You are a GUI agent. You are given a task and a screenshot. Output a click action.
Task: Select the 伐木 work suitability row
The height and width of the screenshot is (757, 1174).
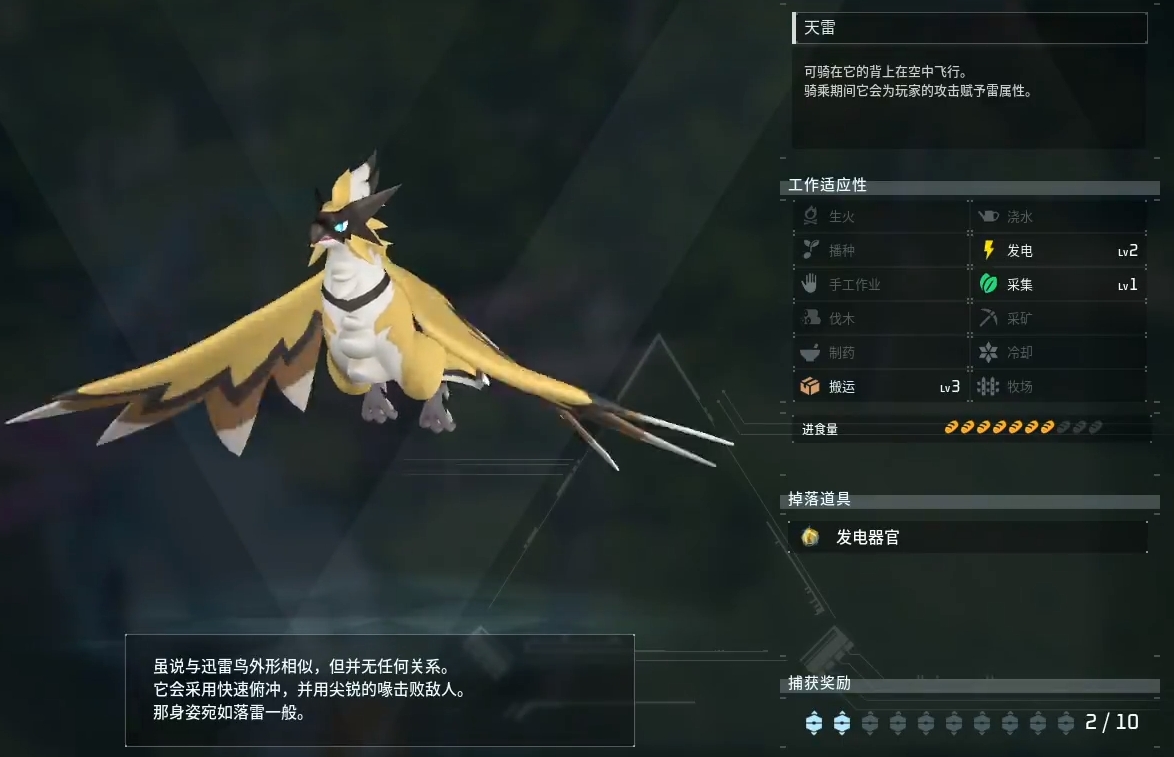[880, 319]
